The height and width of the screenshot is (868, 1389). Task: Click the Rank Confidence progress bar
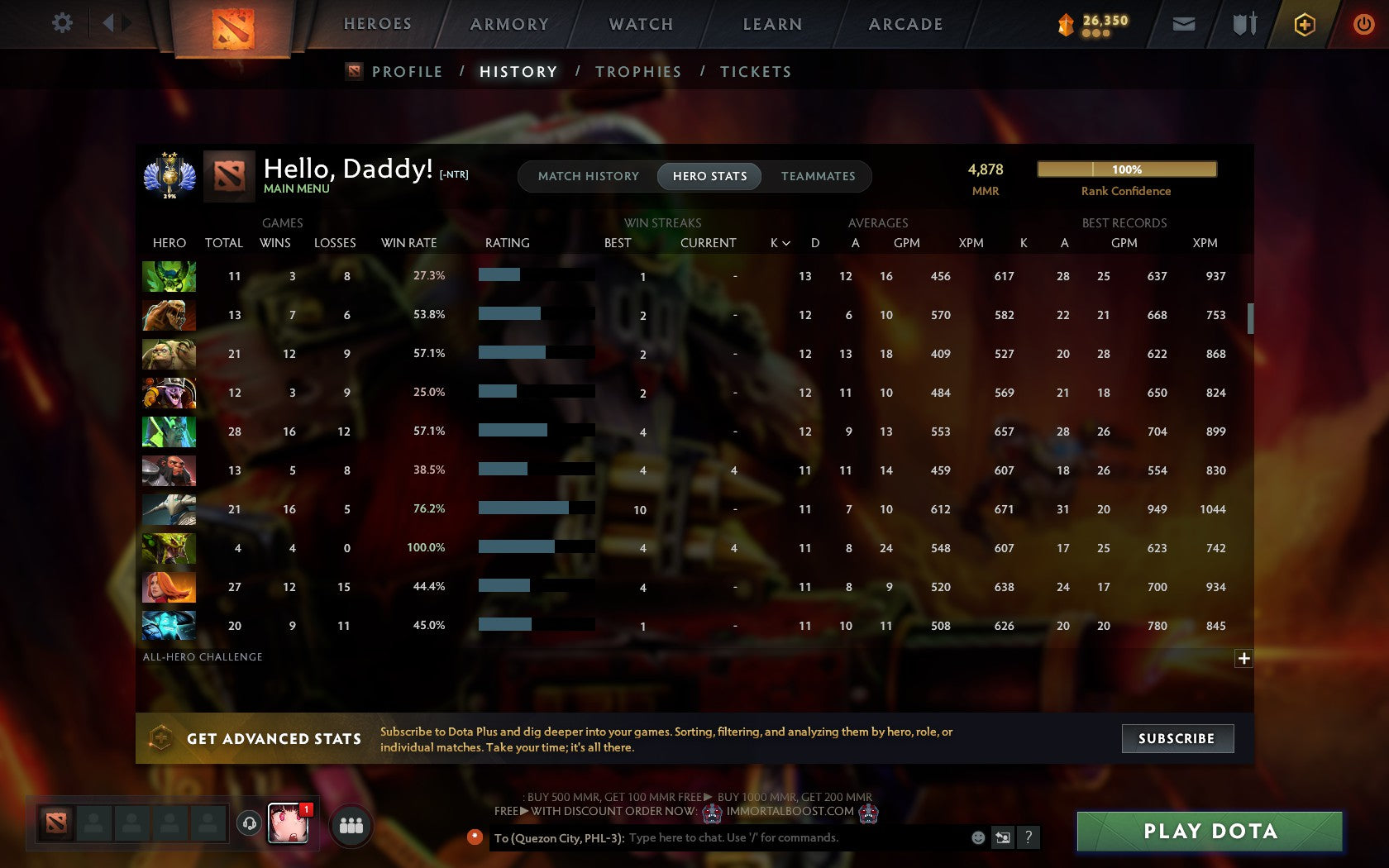coord(1127,169)
